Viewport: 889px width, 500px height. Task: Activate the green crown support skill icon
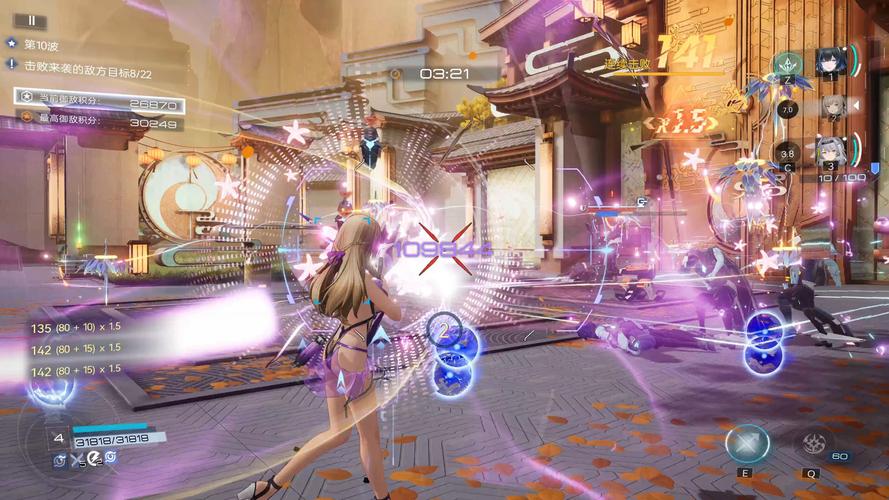(x=788, y=64)
